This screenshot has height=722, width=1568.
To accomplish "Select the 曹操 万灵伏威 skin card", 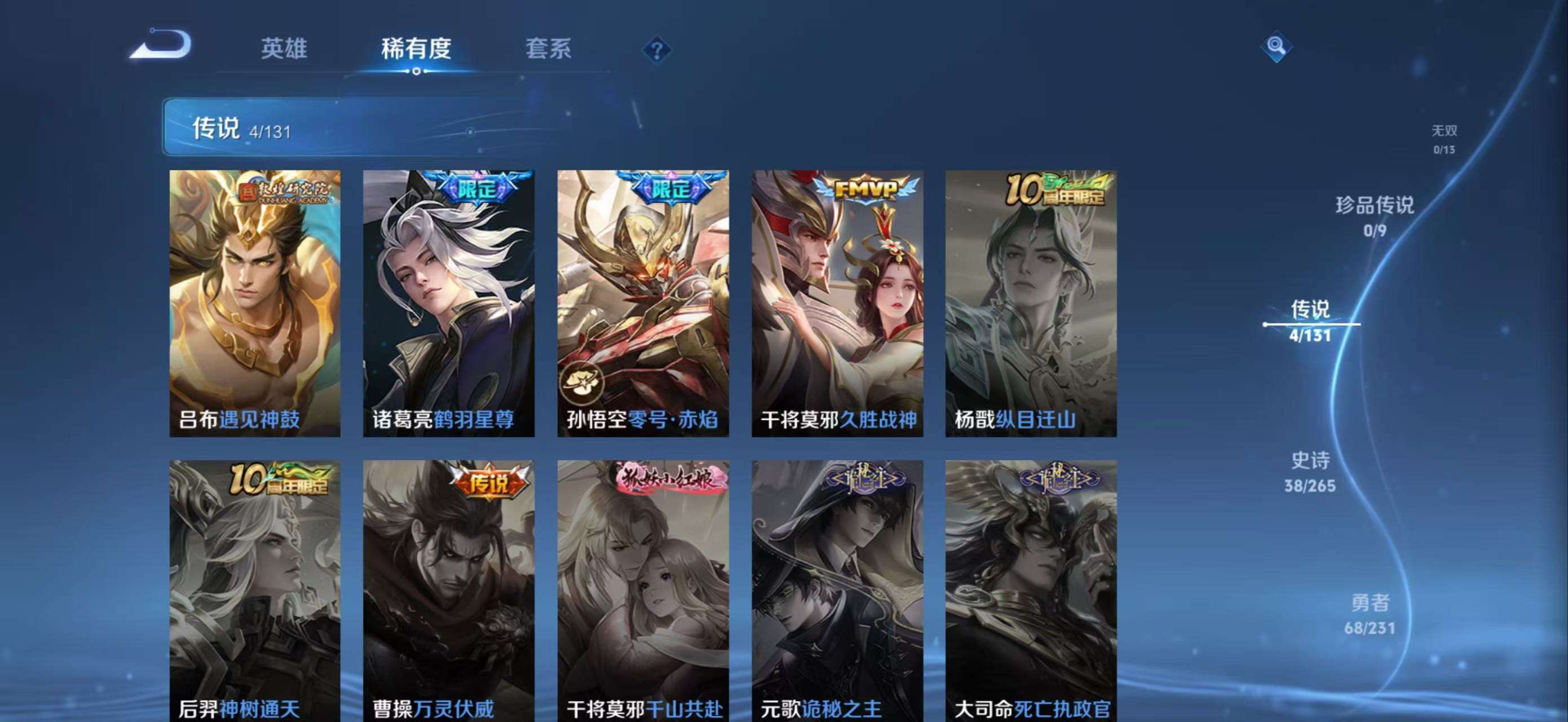I will click(x=449, y=591).
